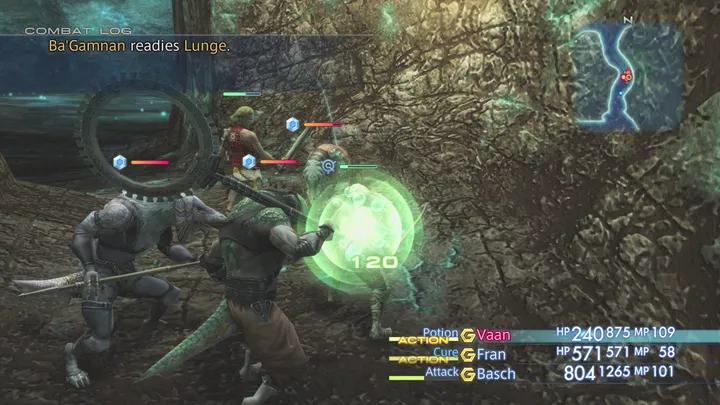This screenshot has height=405, width=720.
Task: Open the area minimap
Action: [x=626, y=77]
